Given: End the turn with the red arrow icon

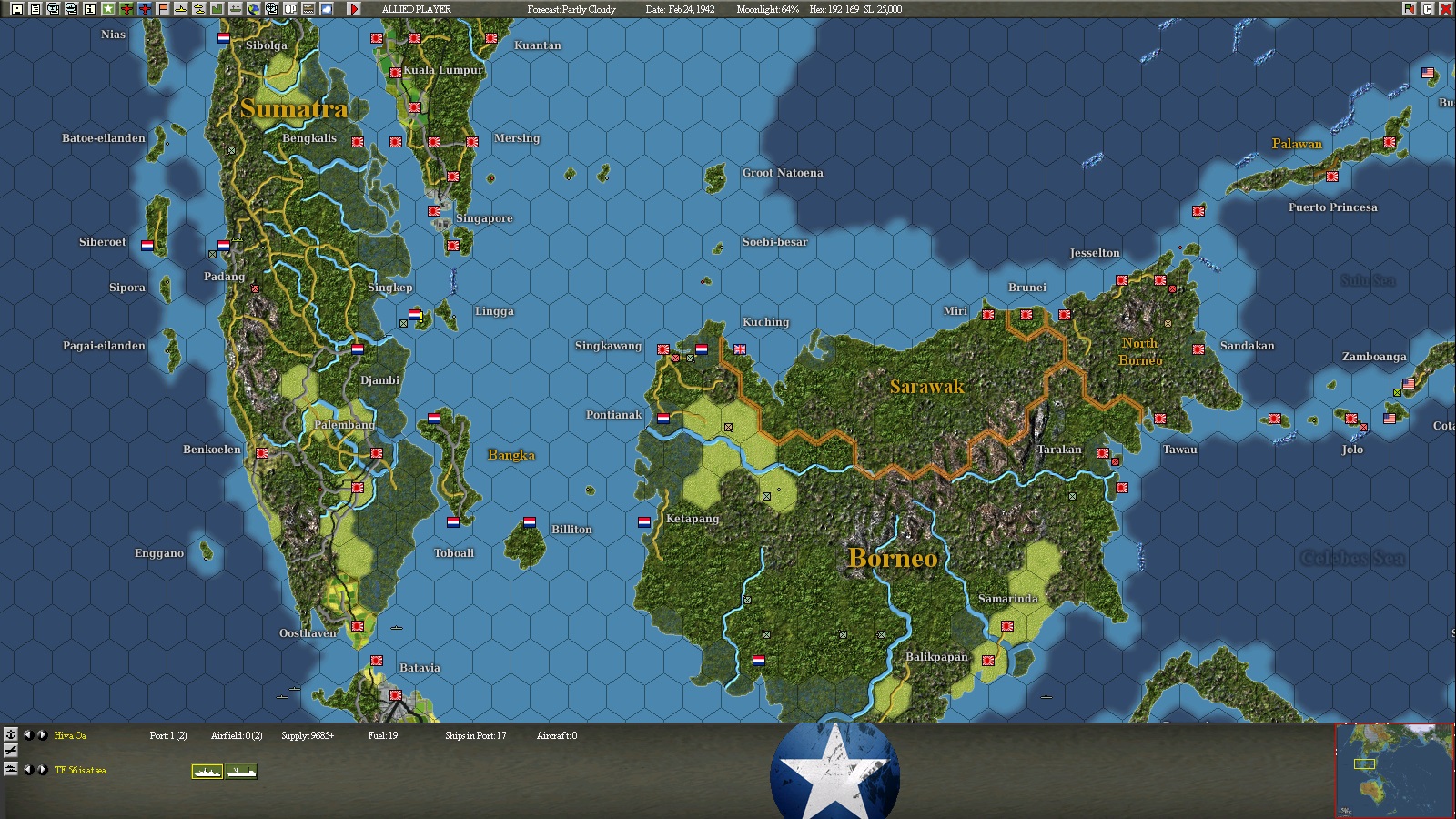Looking at the screenshot, I should (x=355, y=7).
